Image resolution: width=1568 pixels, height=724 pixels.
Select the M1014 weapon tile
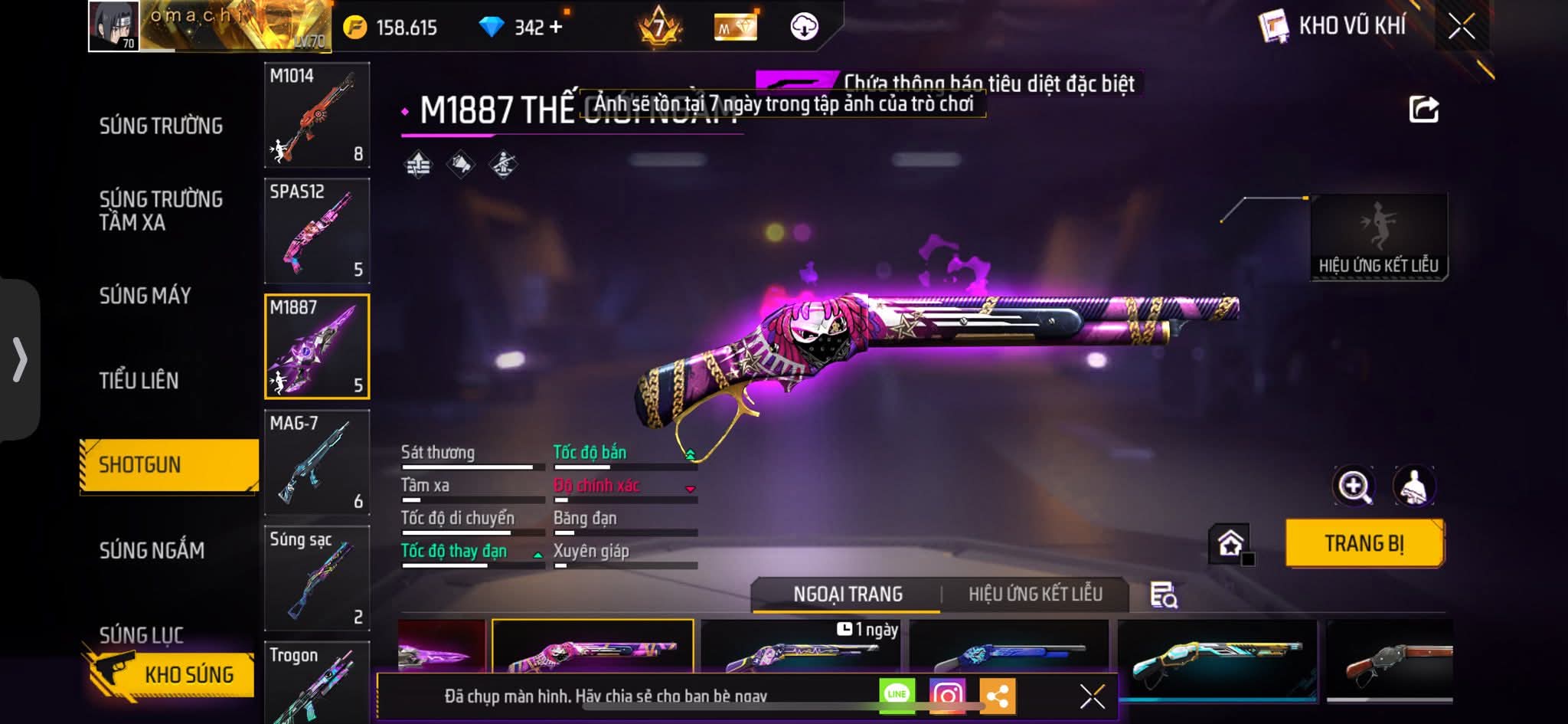point(317,115)
